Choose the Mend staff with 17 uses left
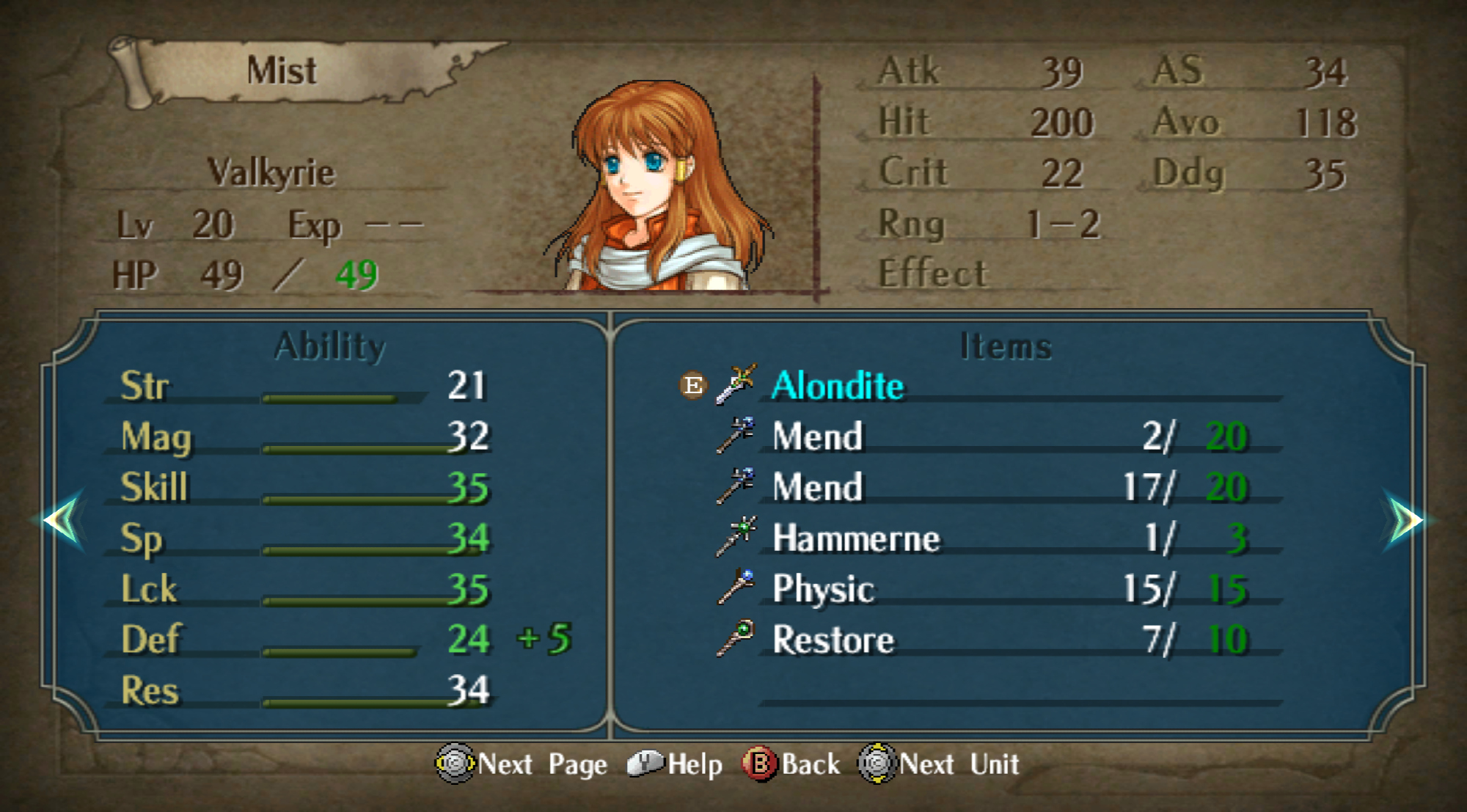Screen dimensions: 1467x812 tap(818, 488)
